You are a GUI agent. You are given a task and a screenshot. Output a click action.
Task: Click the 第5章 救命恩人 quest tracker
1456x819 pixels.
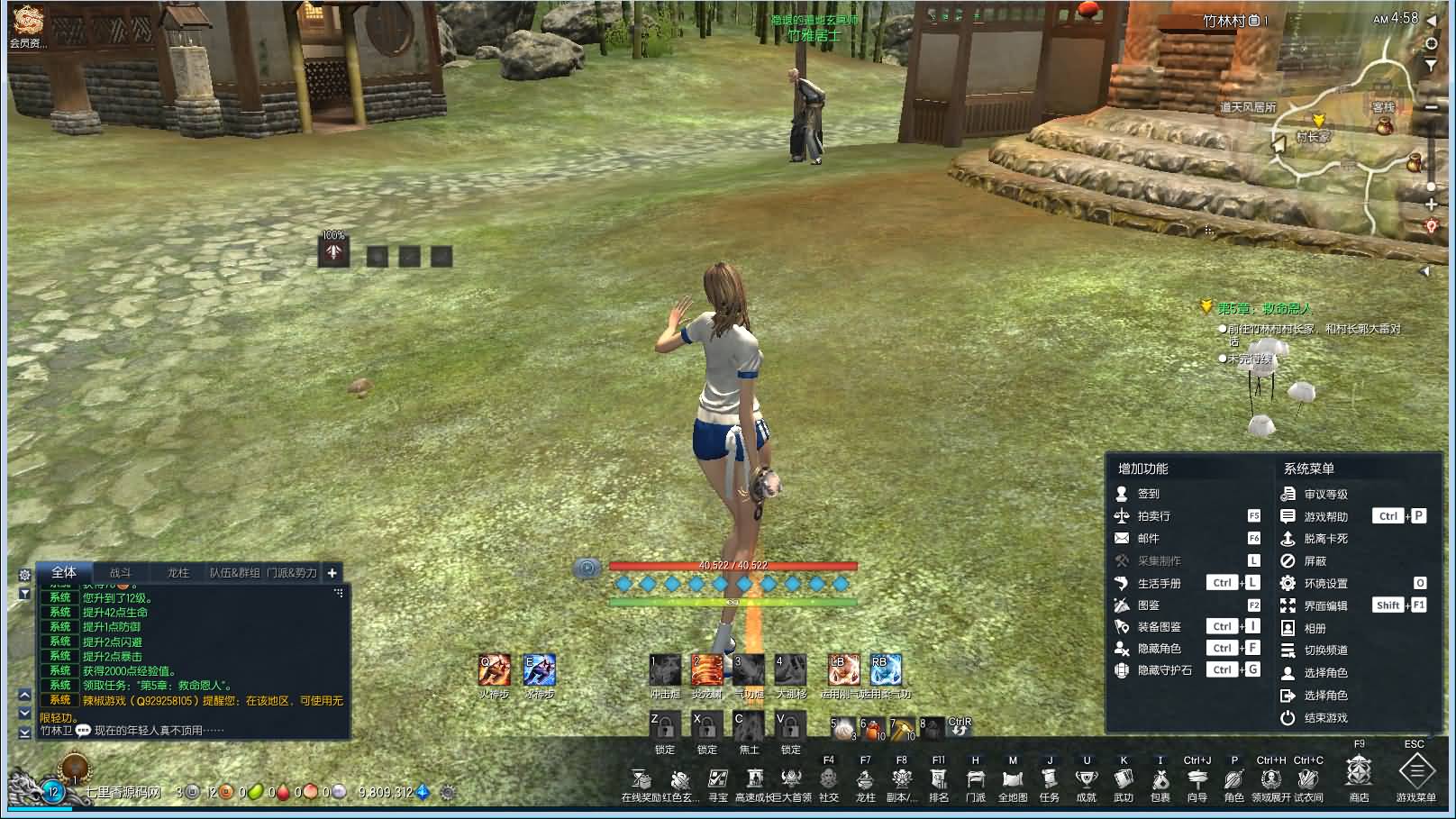(1264, 308)
